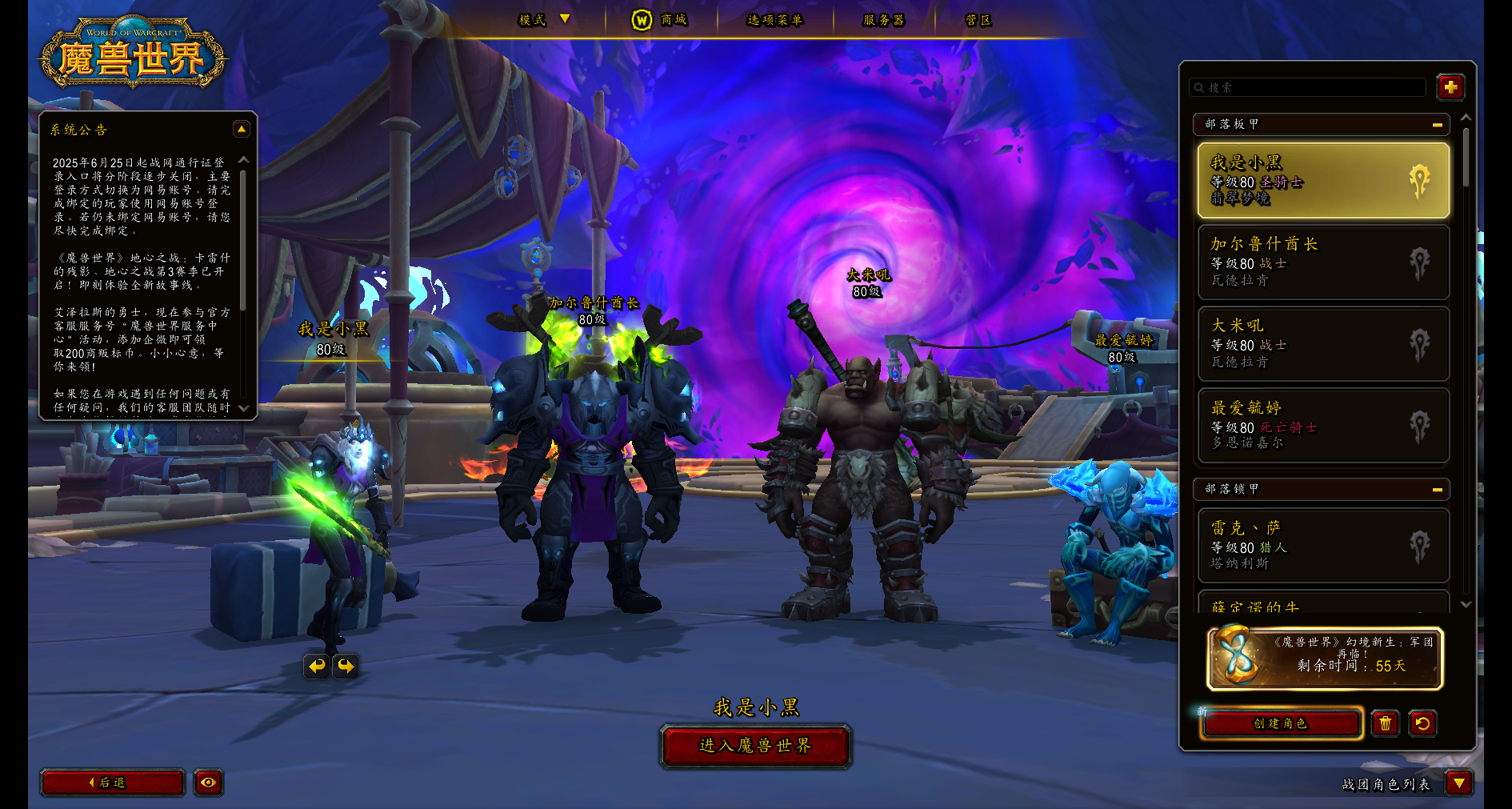Open the 服务器 server list
This screenshot has width=1512, height=809.
883,20
